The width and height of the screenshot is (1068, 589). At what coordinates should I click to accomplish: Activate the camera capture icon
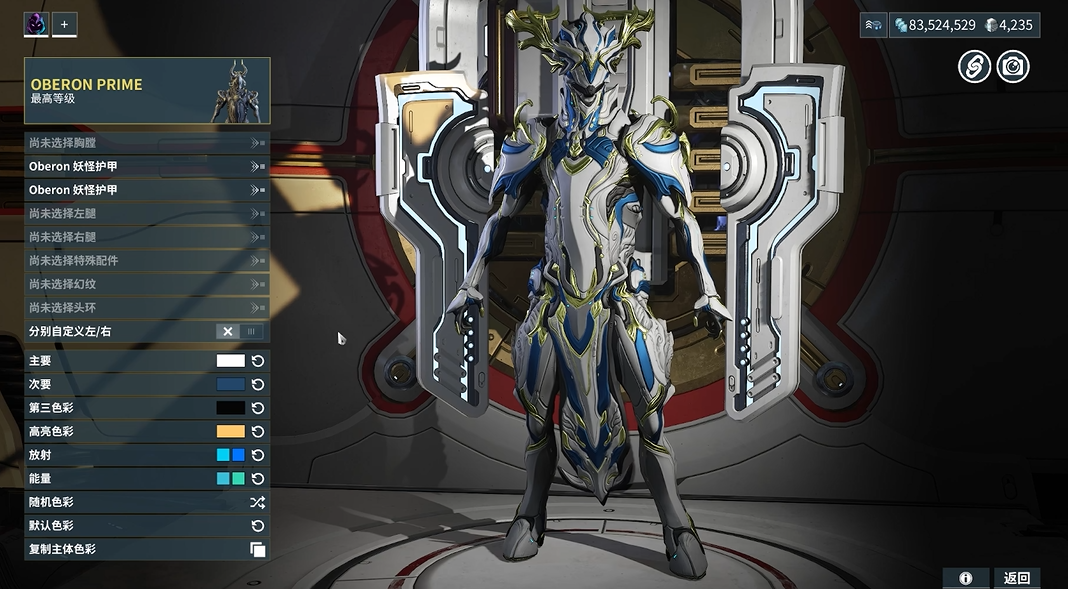pos(1013,67)
